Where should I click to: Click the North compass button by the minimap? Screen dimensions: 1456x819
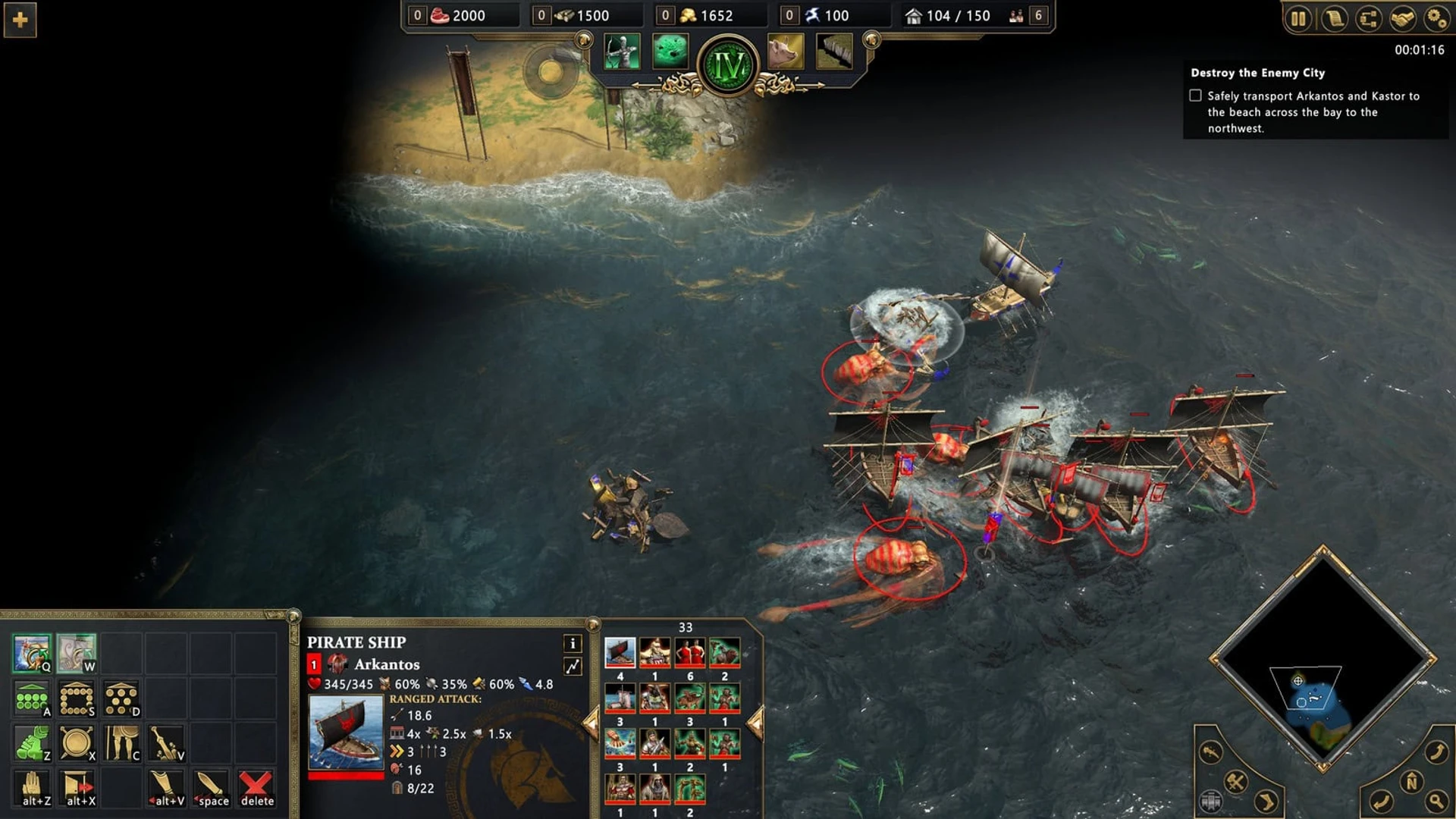click(x=1412, y=781)
